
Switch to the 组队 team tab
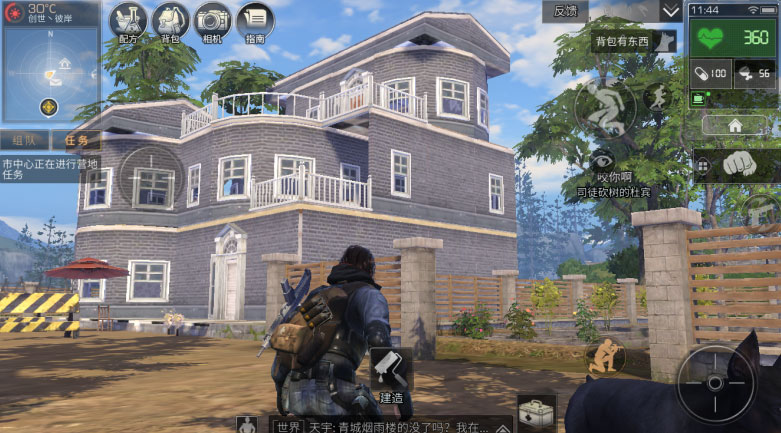25,141
